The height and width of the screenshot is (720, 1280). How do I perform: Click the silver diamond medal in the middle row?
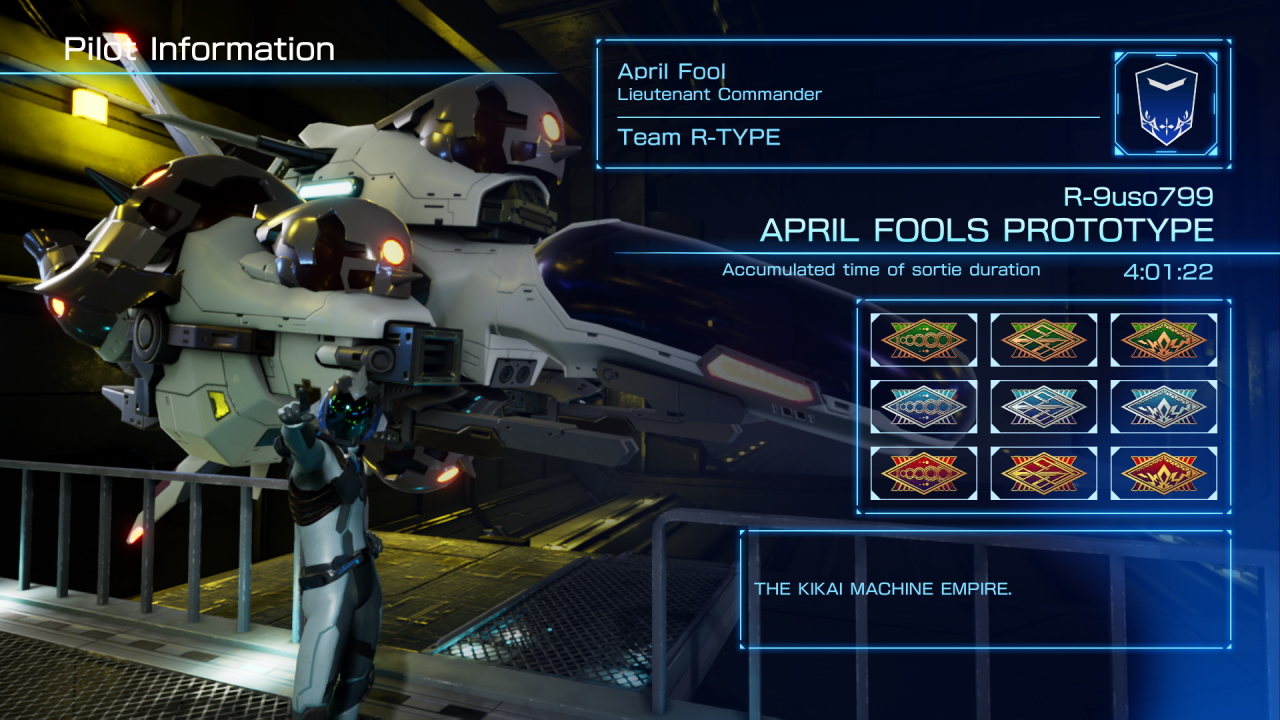[x=923, y=406]
